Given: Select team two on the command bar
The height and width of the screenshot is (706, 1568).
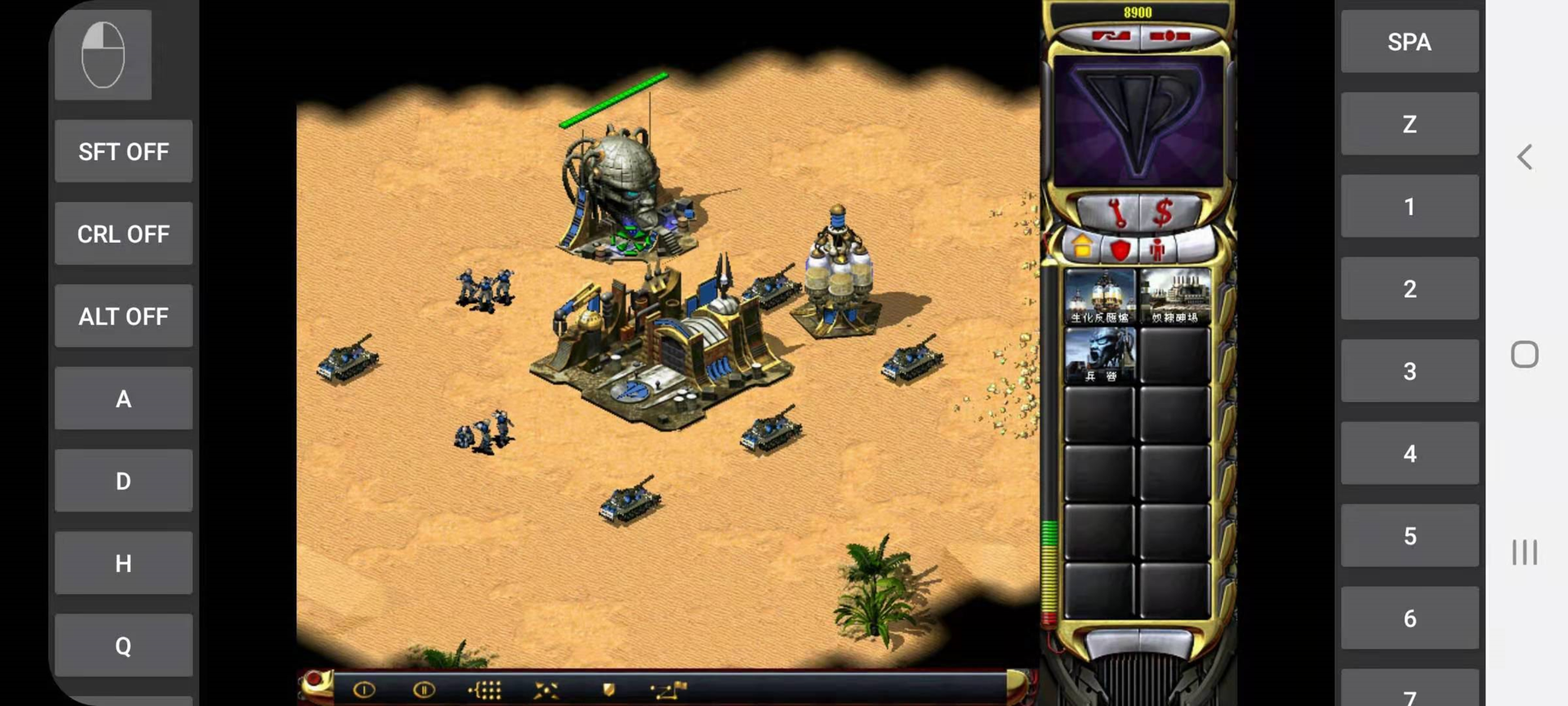Looking at the screenshot, I should pos(423,690).
